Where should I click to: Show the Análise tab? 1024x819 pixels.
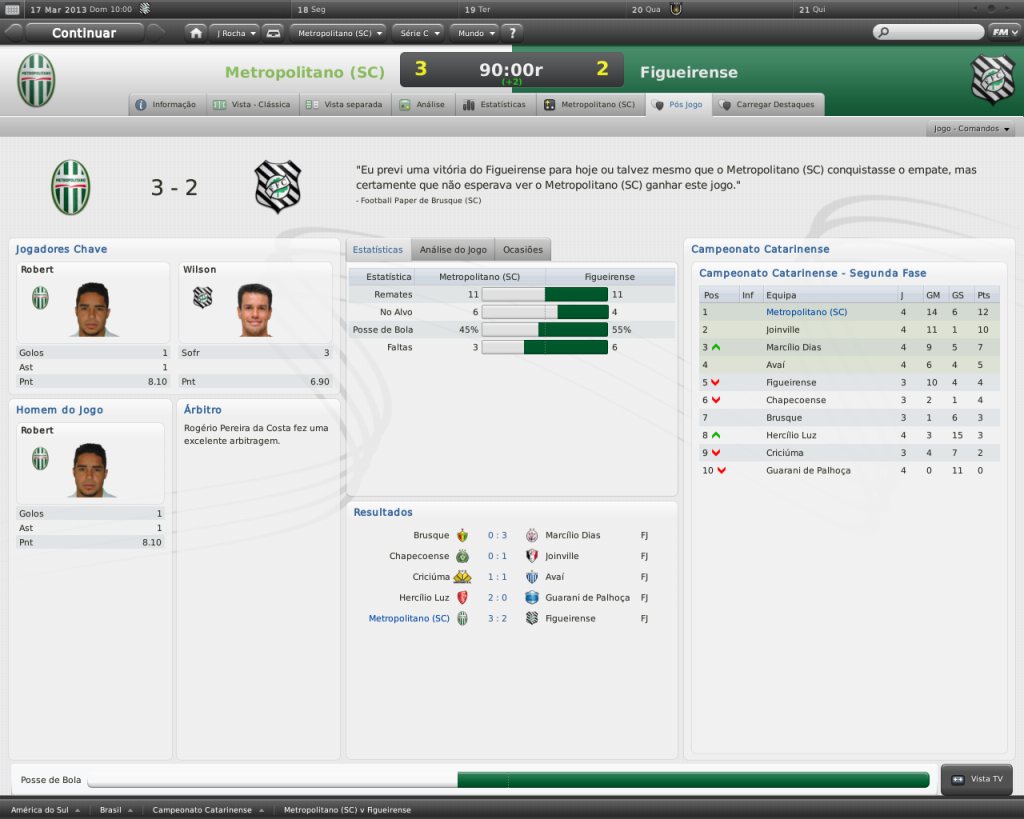(422, 104)
